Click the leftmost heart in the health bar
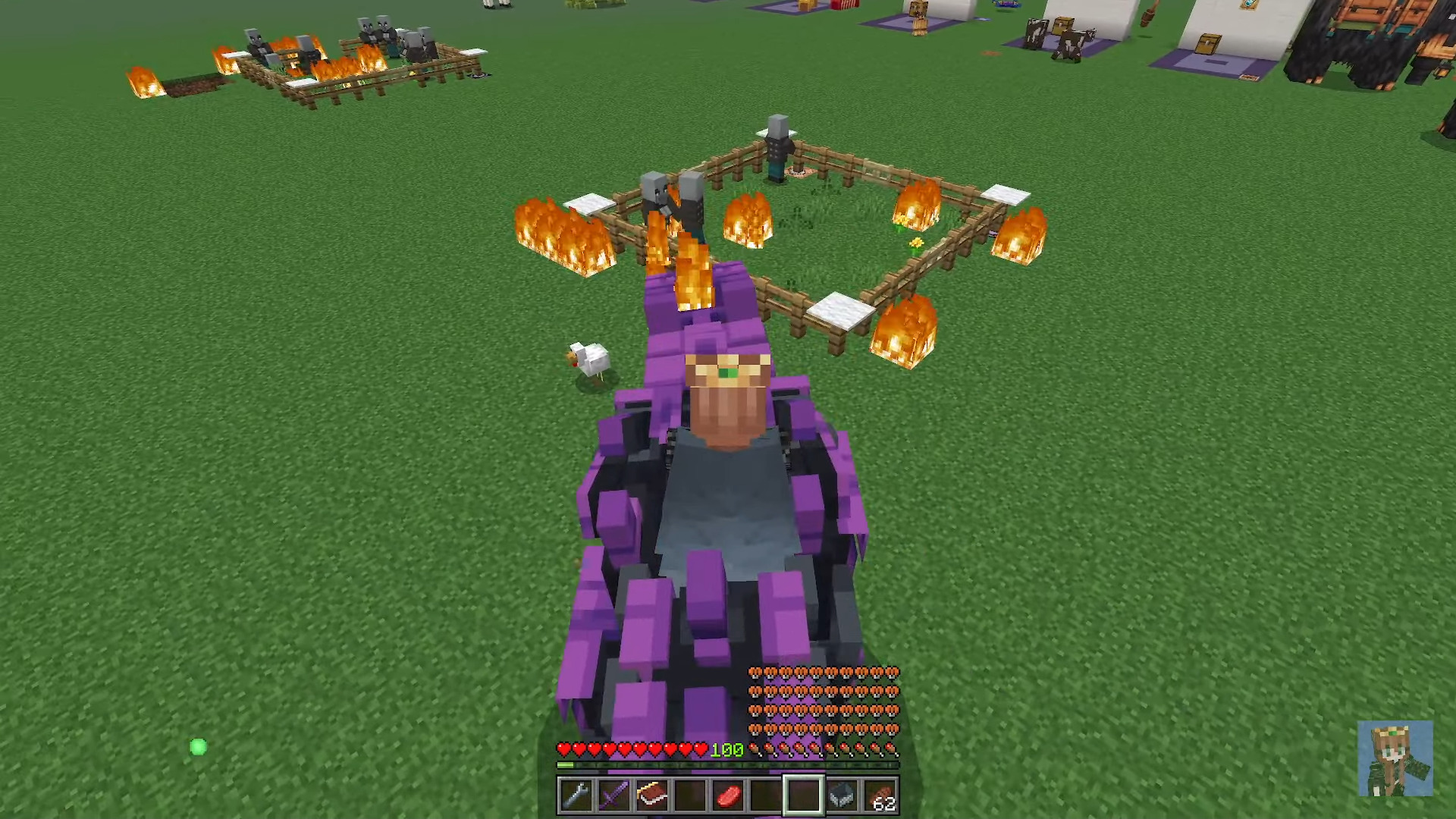The height and width of the screenshot is (819, 1456). pyautogui.click(x=563, y=748)
